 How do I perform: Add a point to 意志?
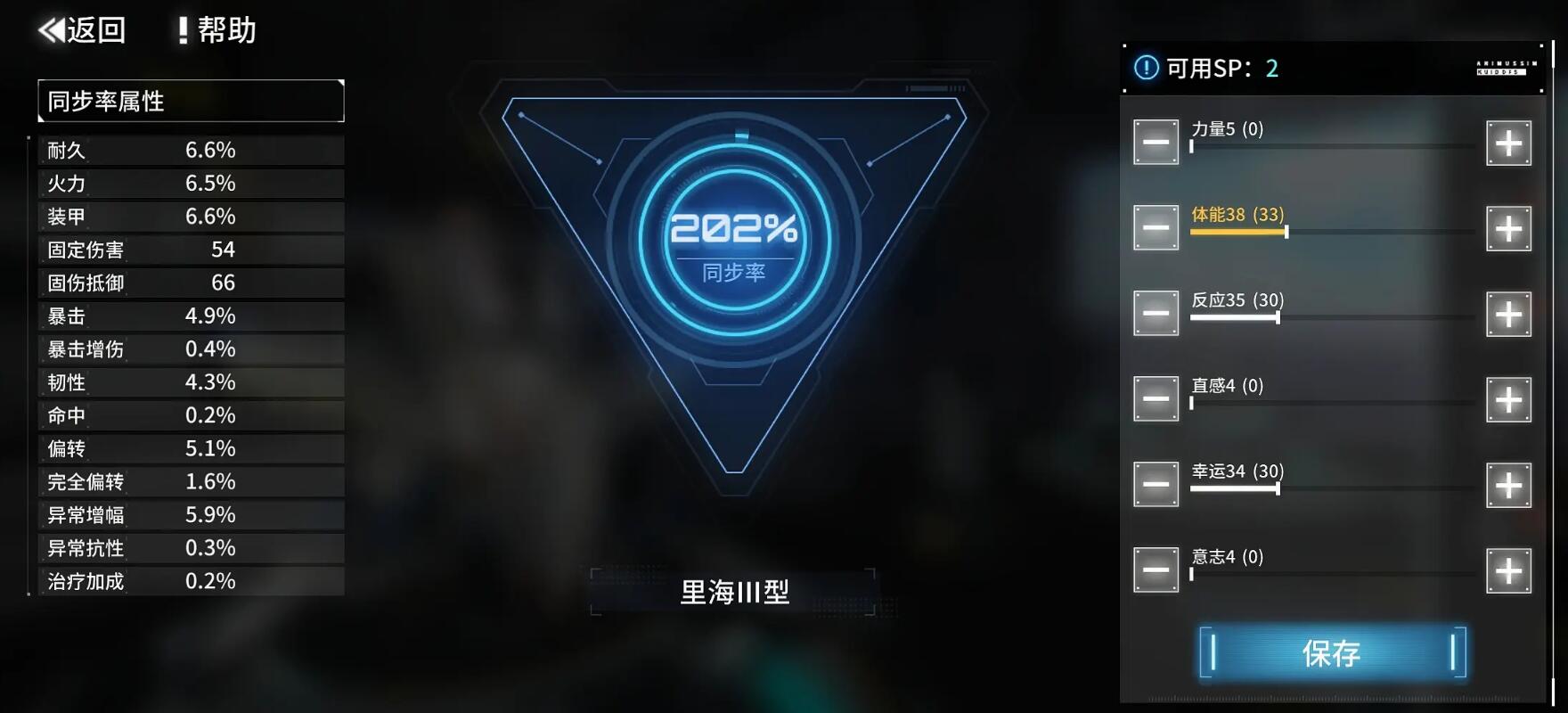[x=1508, y=571]
